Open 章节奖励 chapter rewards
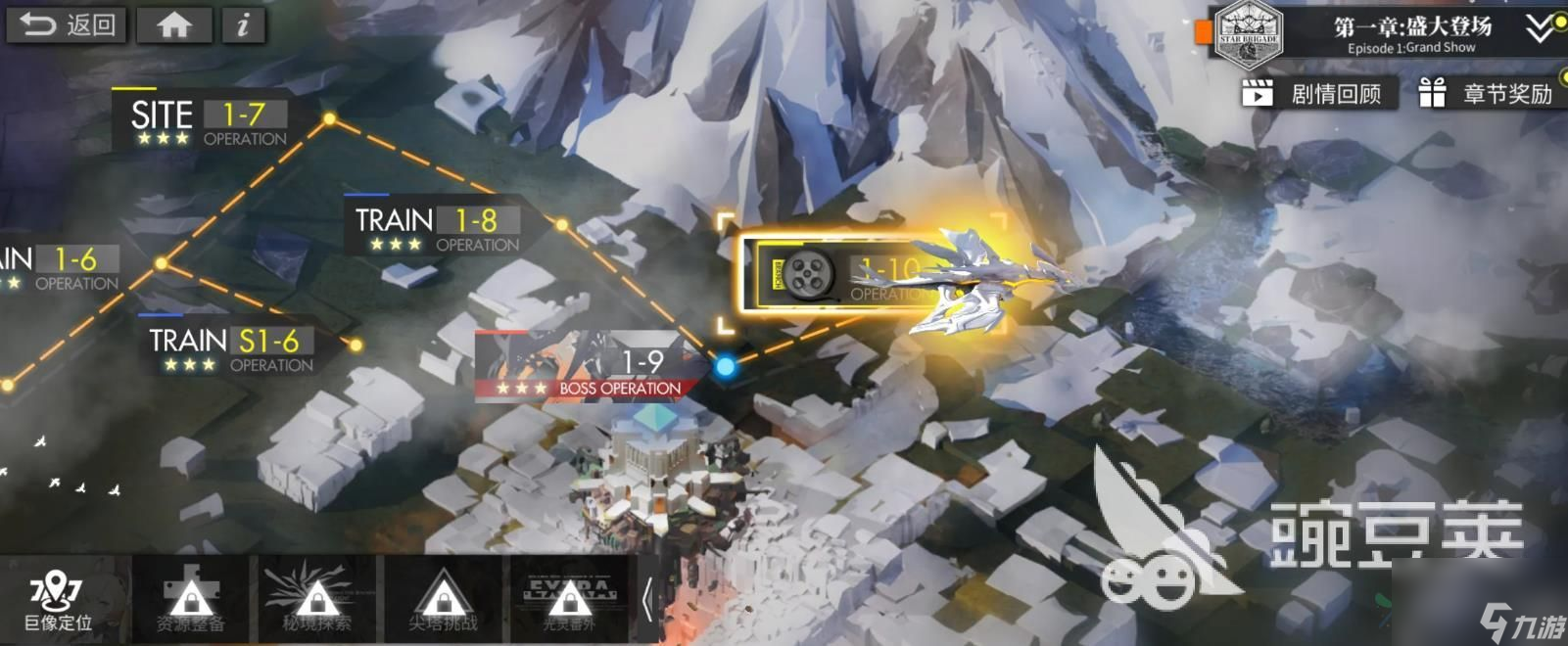Screen dimensions: 1568x646 pyautogui.click(x=1489, y=94)
